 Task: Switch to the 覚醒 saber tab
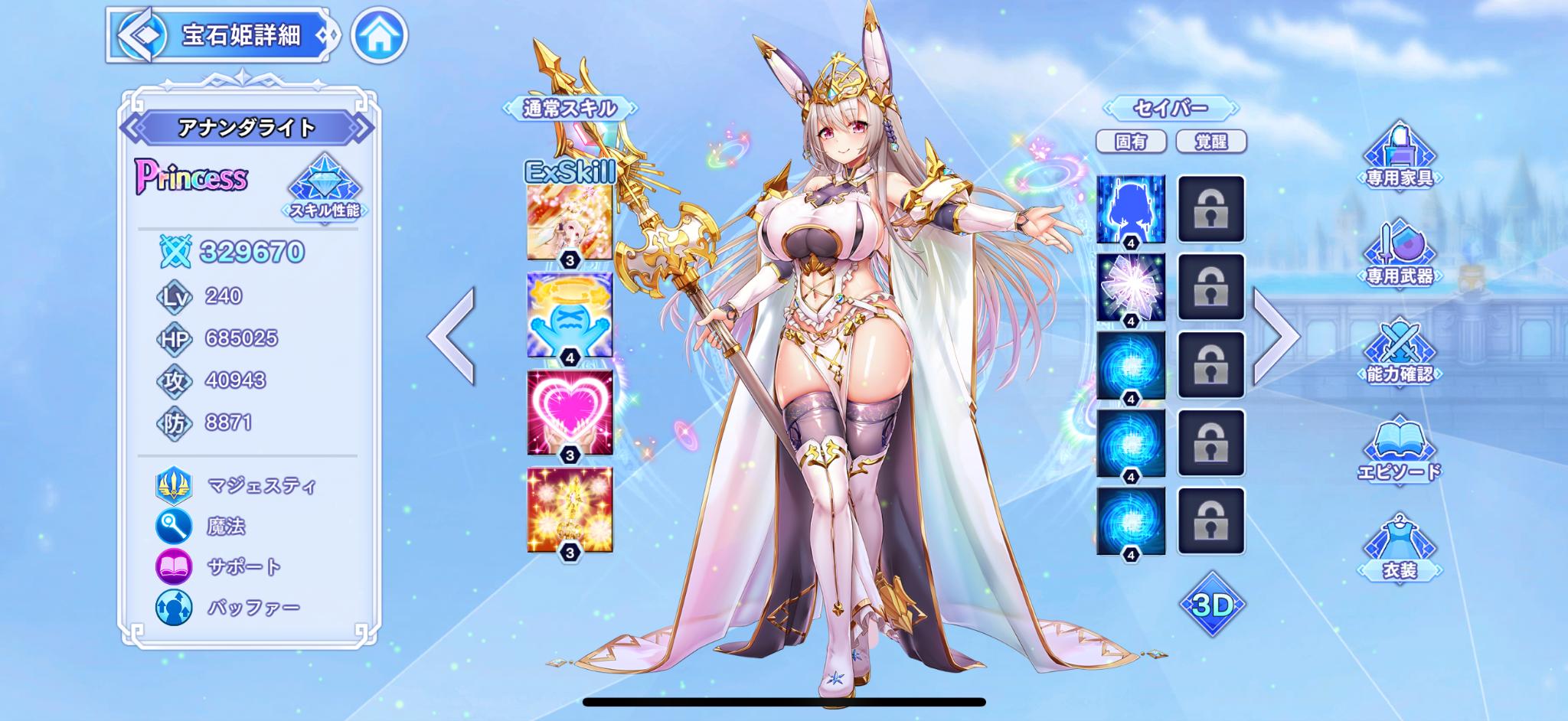click(x=1210, y=142)
